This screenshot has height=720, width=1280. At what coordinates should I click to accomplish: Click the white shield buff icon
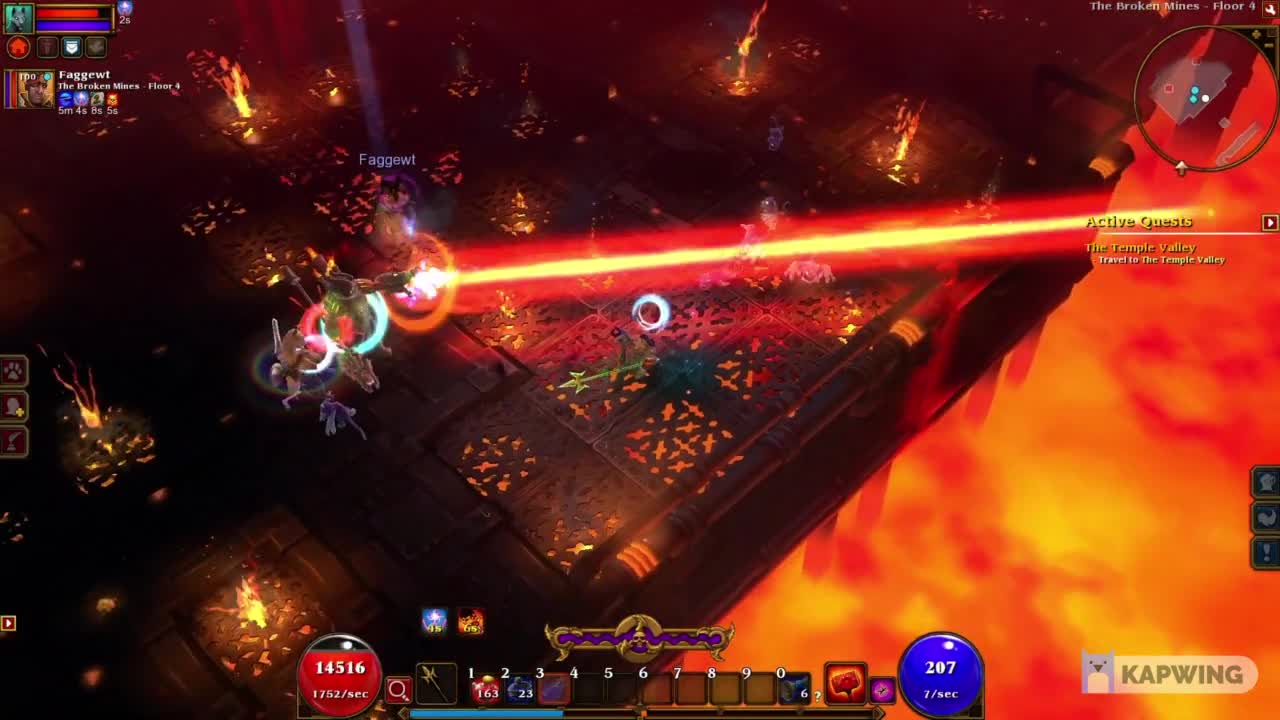pos(72,47)
